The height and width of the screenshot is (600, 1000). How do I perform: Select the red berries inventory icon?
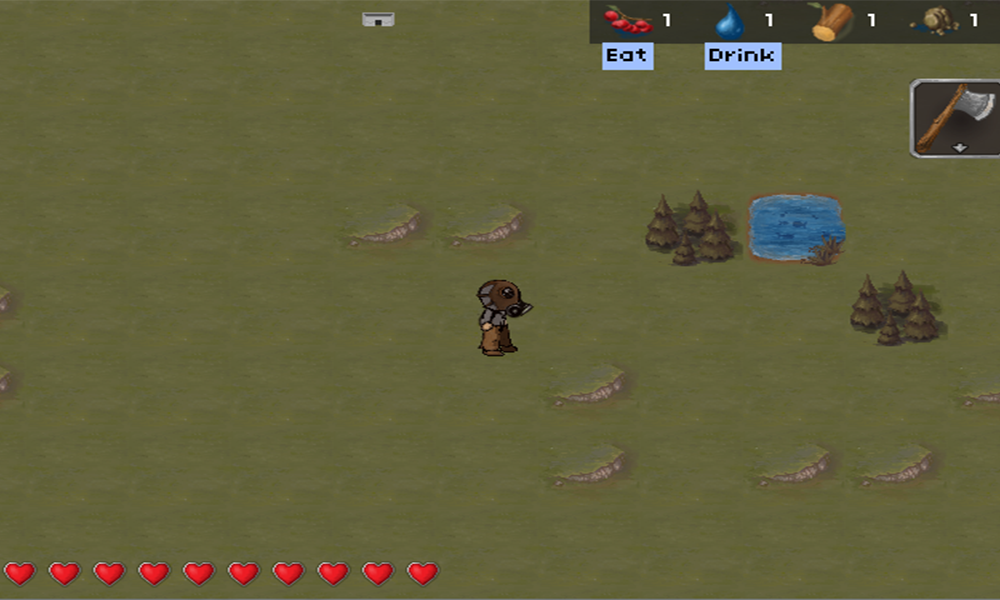(x=628, y=20)
